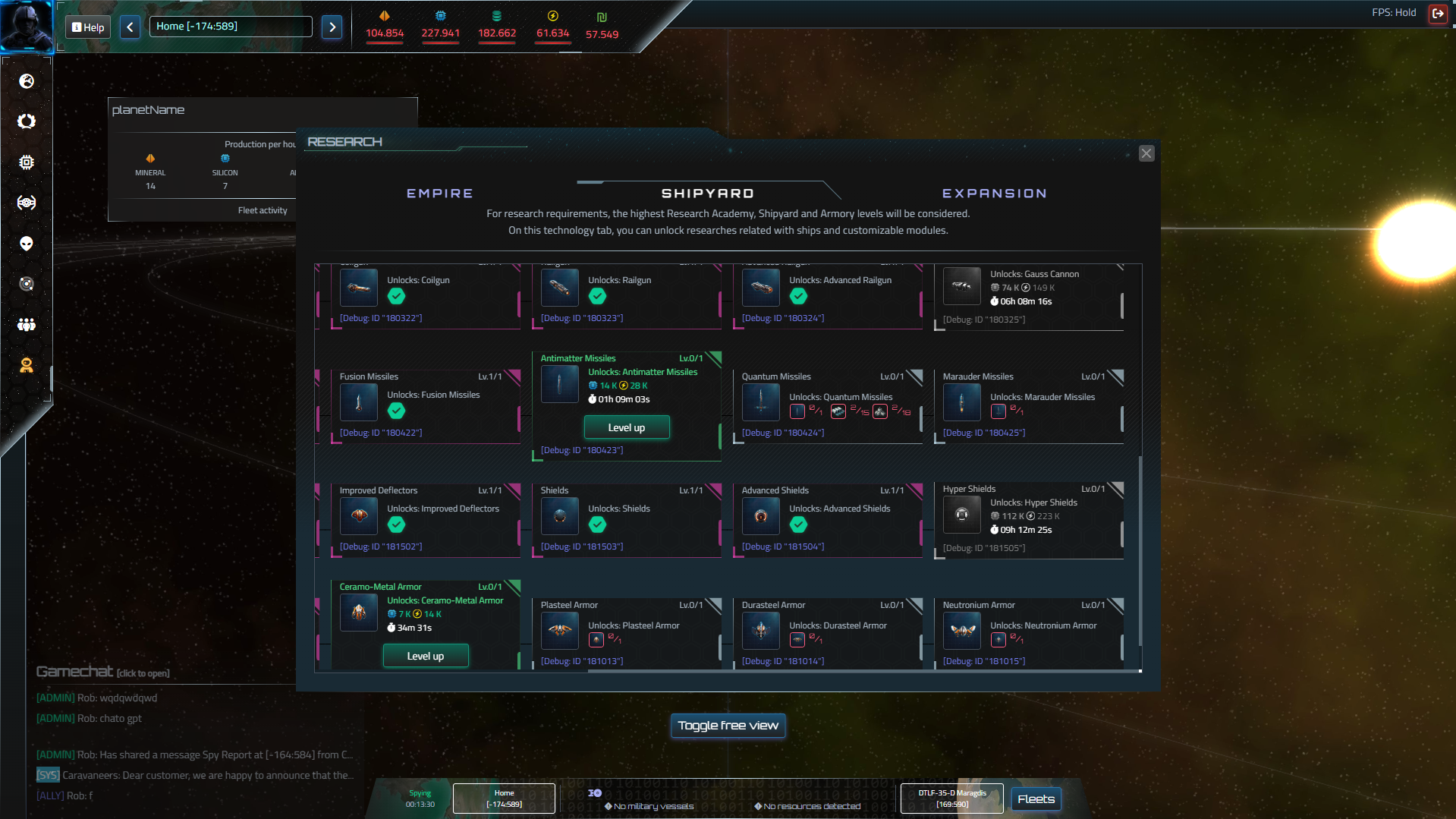The width and height of the screenshot is (1456, 819).
Task: Go to previous planet with left arrow
Action: (x=130, y=27)
